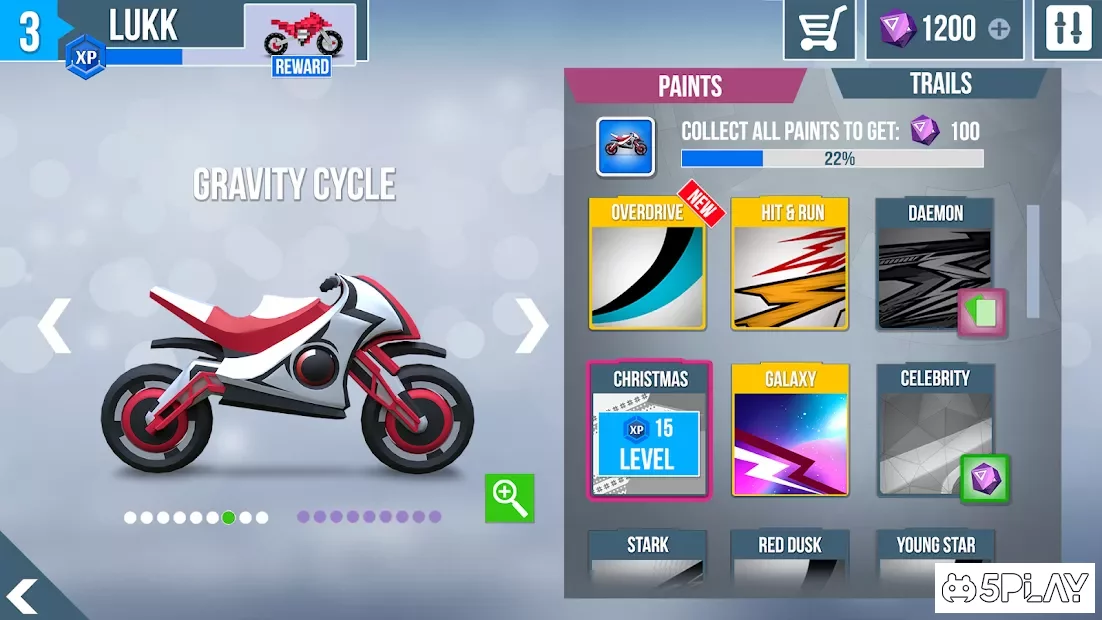The width and height of the screenshot is (1102, 620).
Task: Choose the Celebrity paint tile
Action: coord(935,430)
